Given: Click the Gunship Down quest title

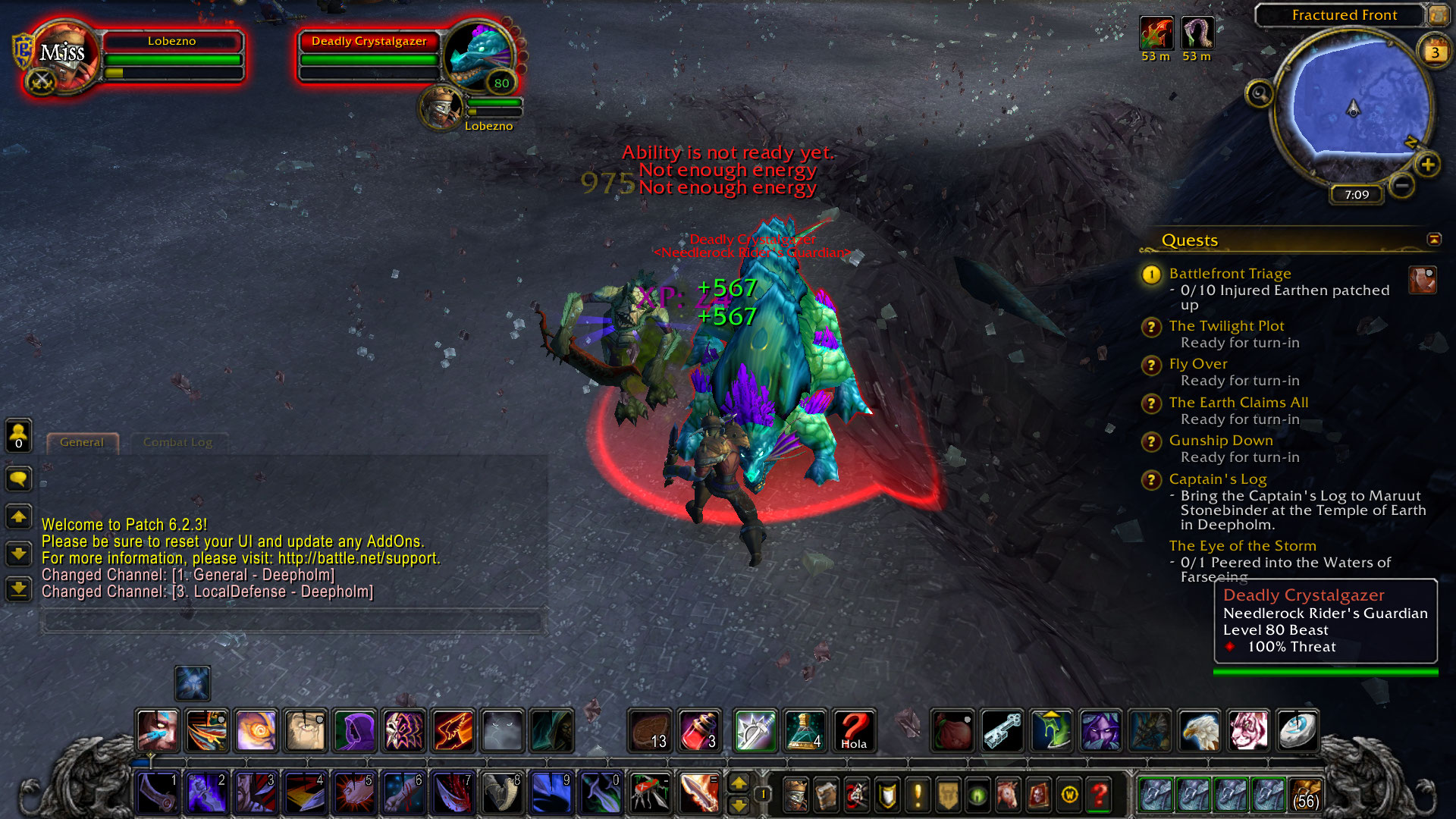Looking at the screenshot, I should (x=1220, y=441).
